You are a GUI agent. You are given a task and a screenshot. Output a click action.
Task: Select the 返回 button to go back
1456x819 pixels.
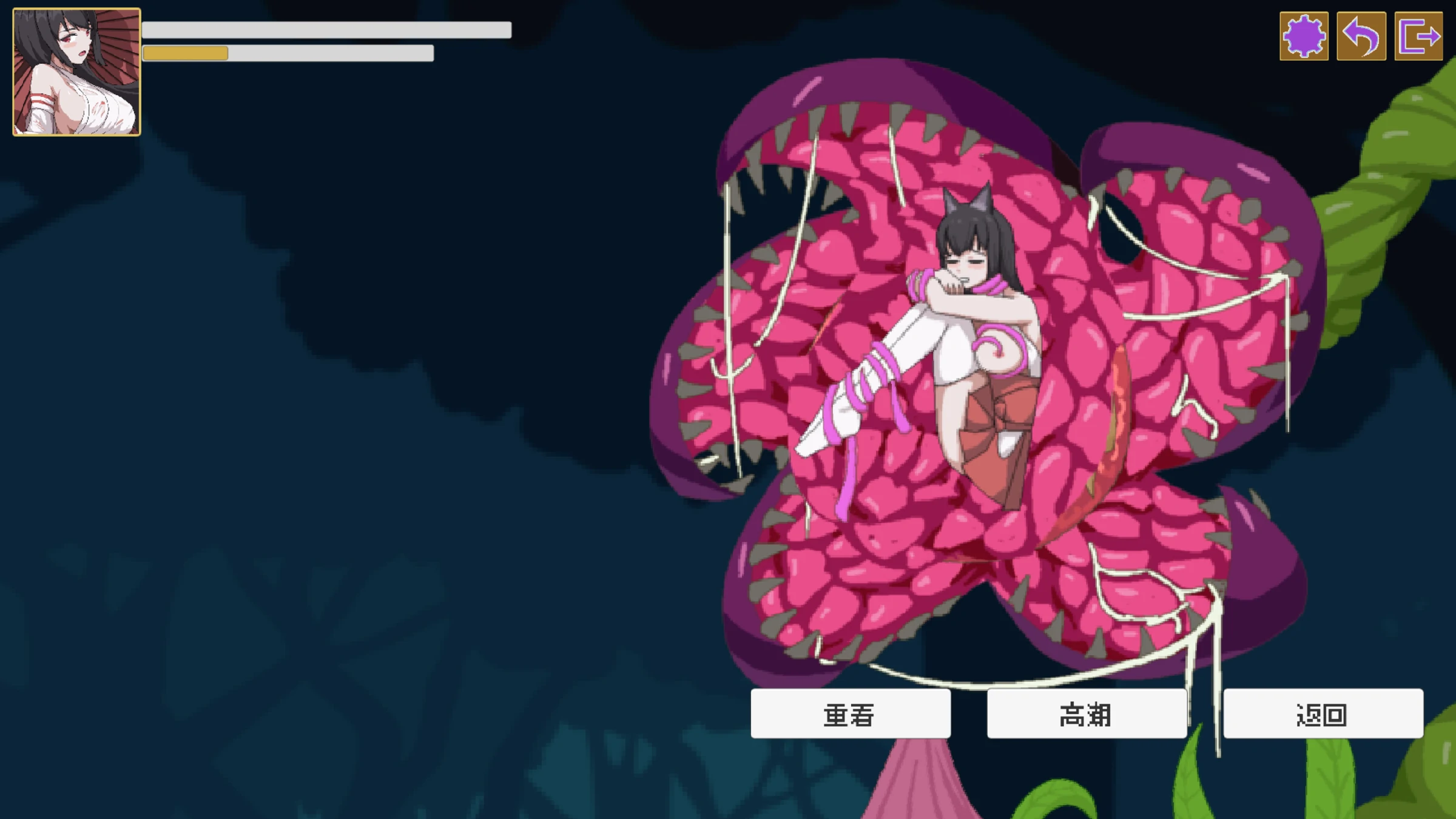click(x=1323, y=714)
